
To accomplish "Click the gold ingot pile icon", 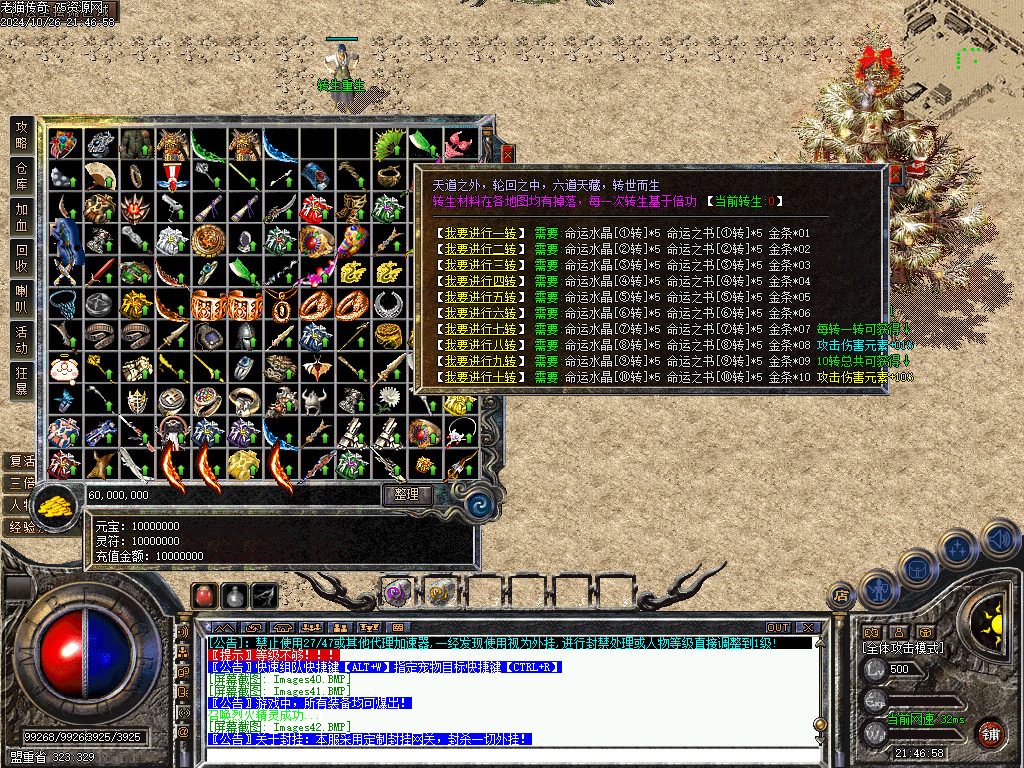I will (x=57, y=505).
